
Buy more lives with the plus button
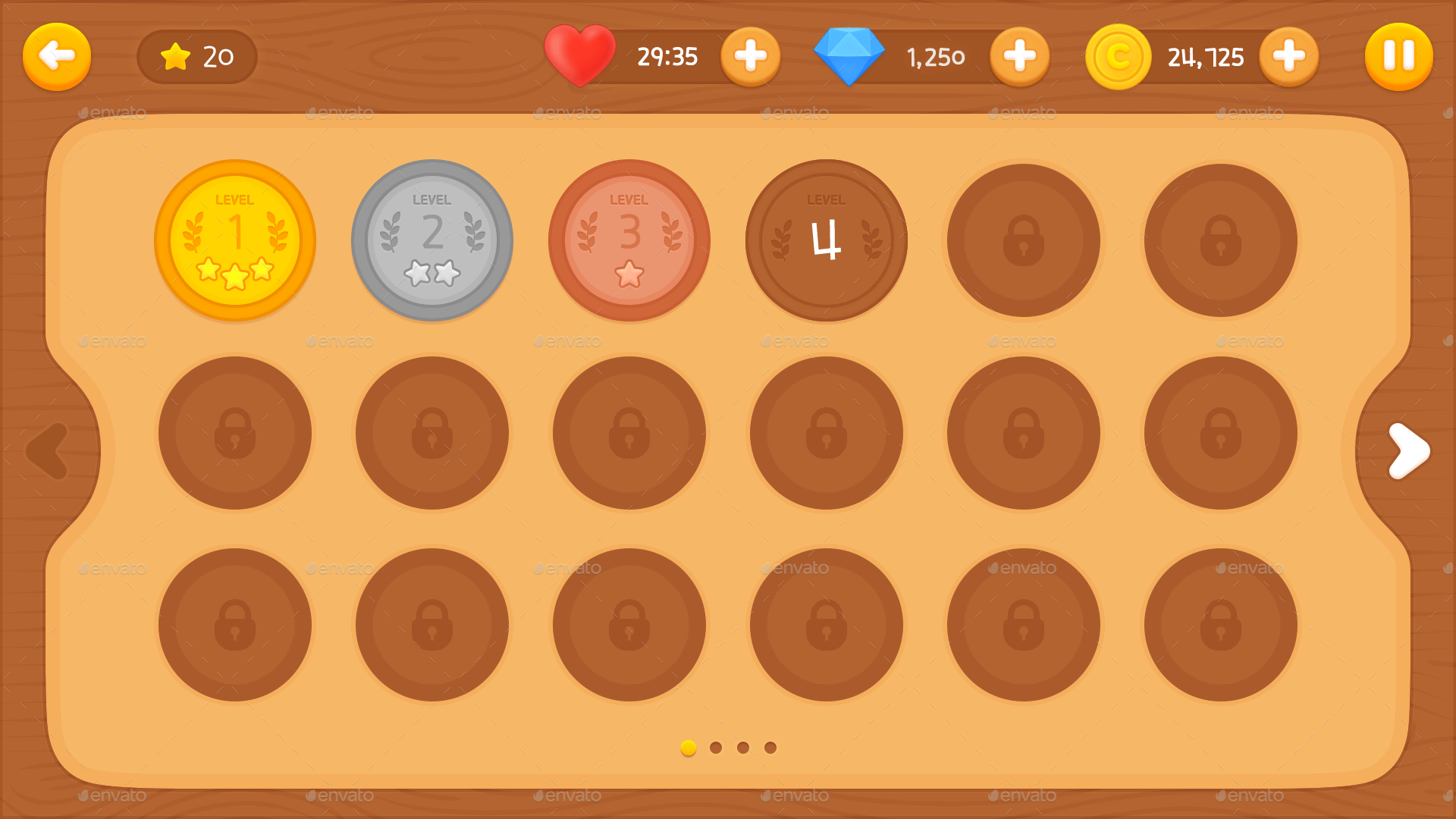click(x=751, y=55)
